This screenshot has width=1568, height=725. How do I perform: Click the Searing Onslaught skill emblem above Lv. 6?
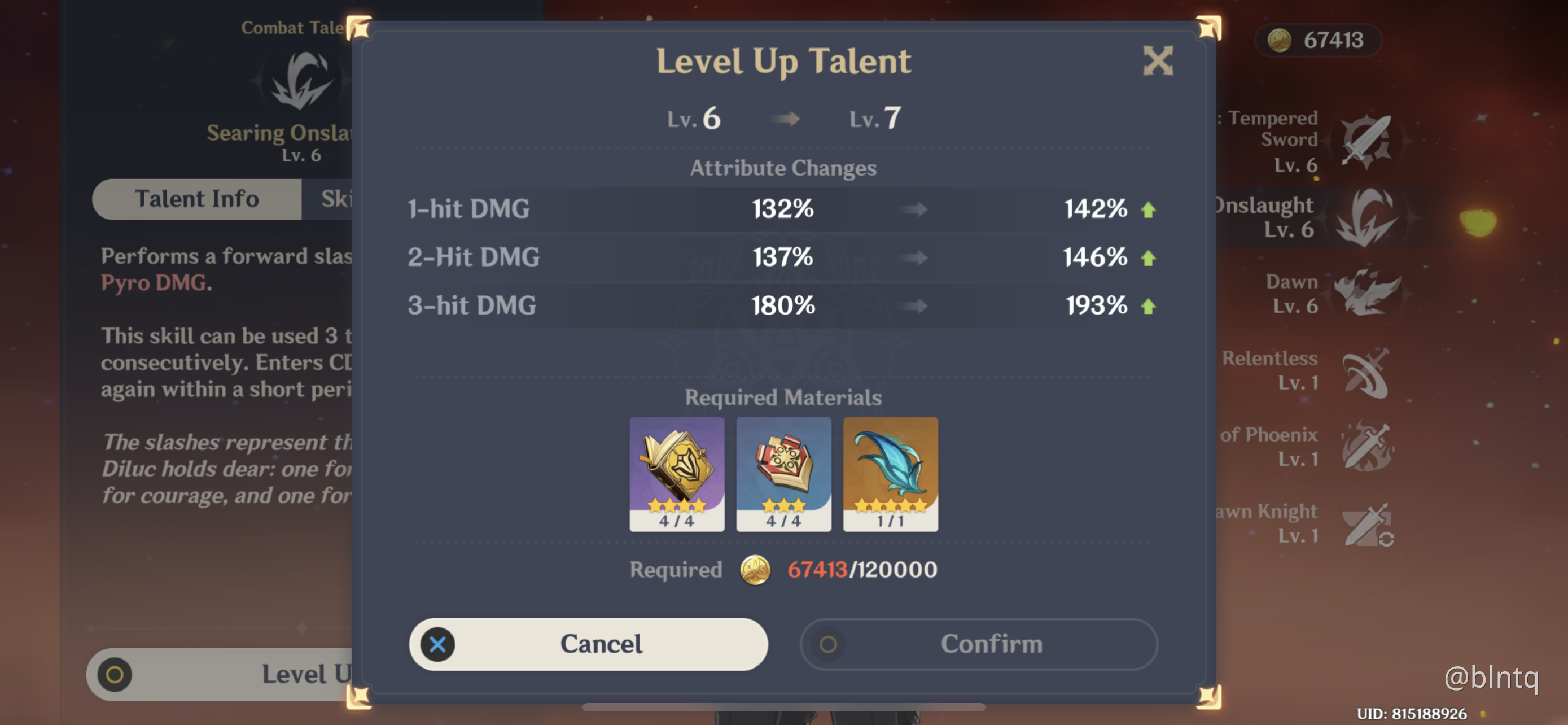300,79
